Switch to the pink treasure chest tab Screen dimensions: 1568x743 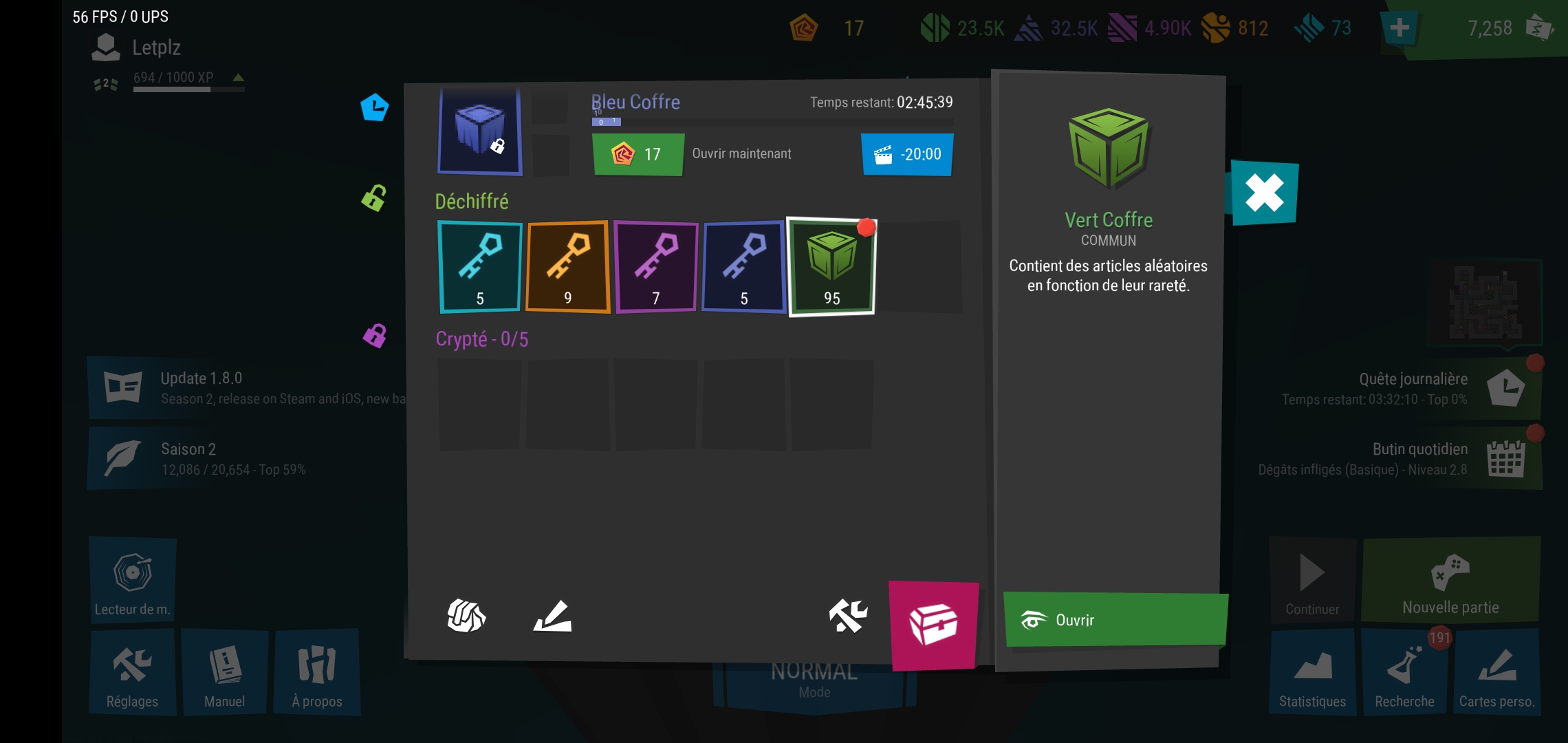click(x=933, y=625)
